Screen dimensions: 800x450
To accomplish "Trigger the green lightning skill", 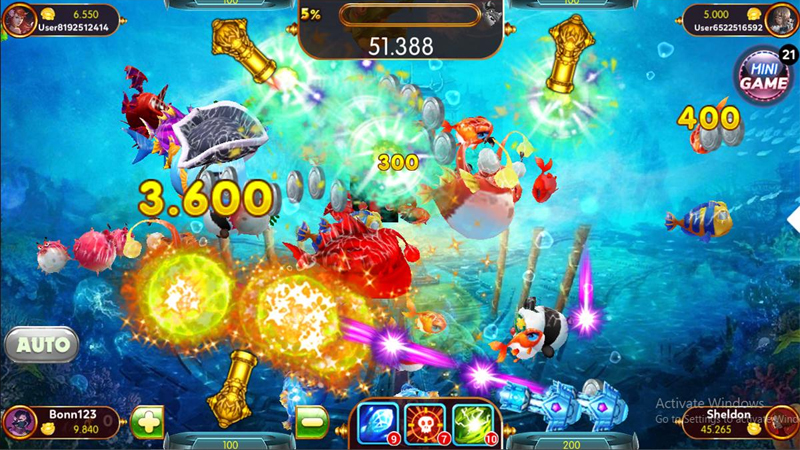I will point(473,423).
